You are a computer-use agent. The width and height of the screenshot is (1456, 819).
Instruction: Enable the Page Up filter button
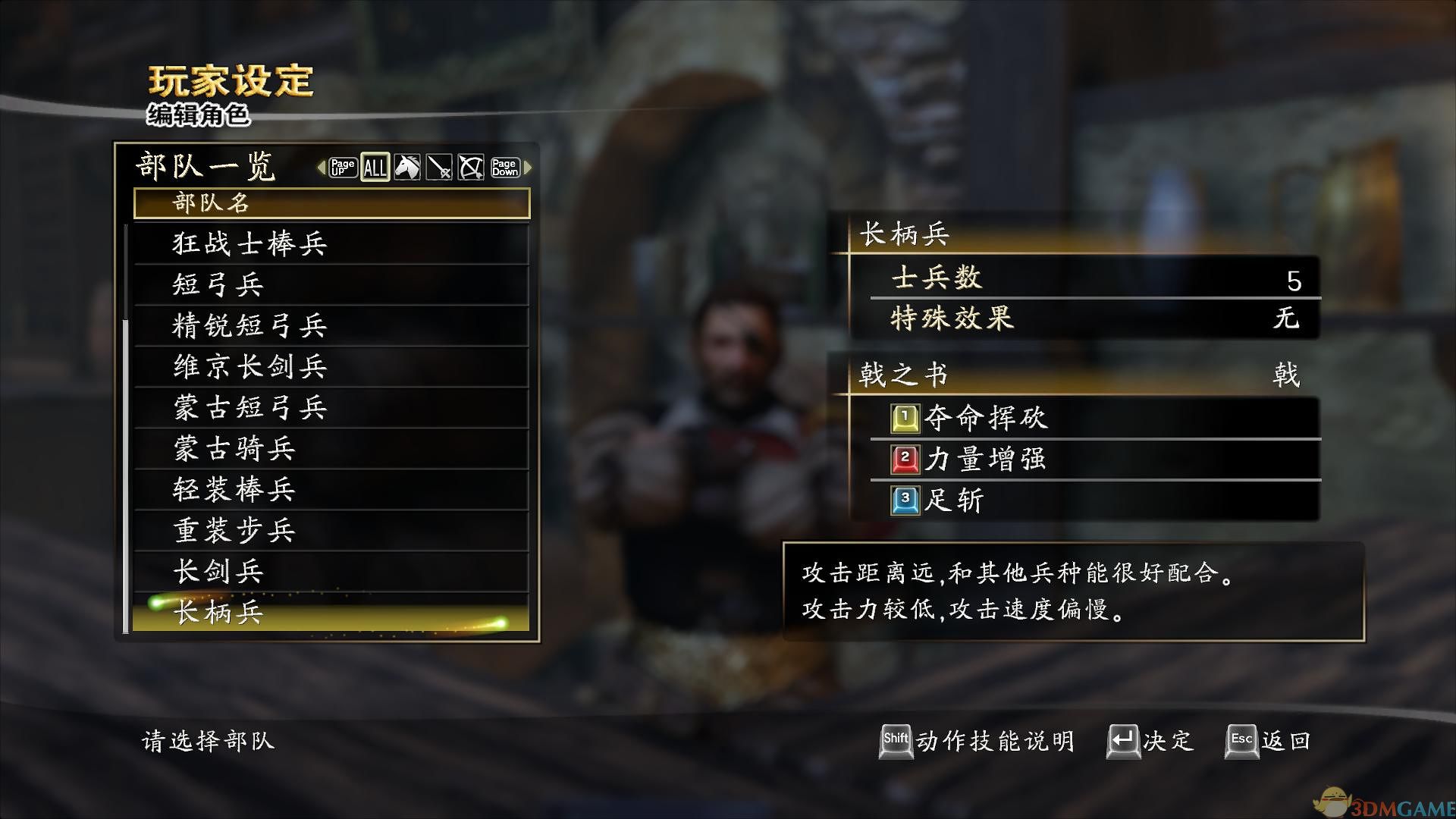pyautogui.click(x=343, y=167)
